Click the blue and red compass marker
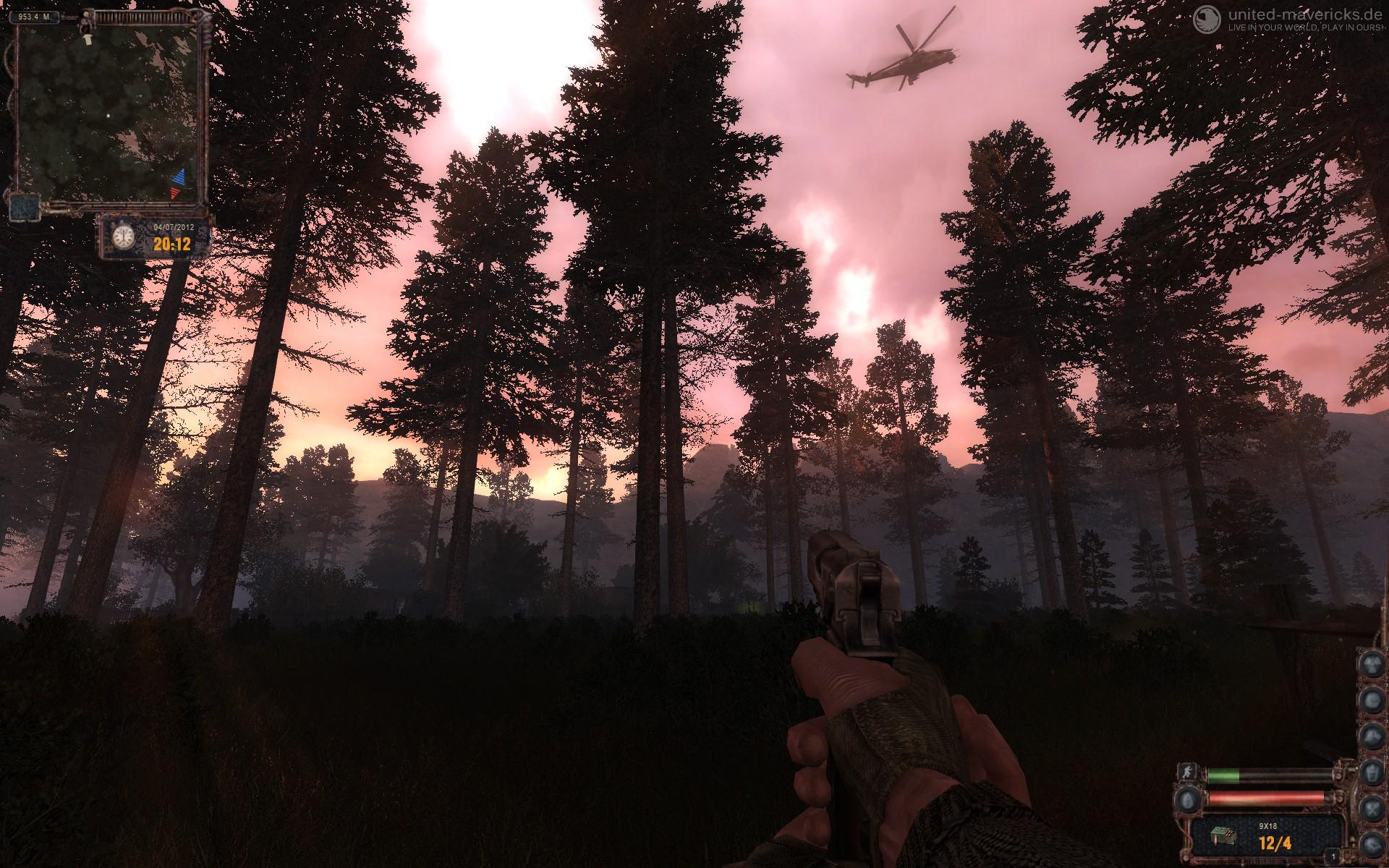 point(178,184)
